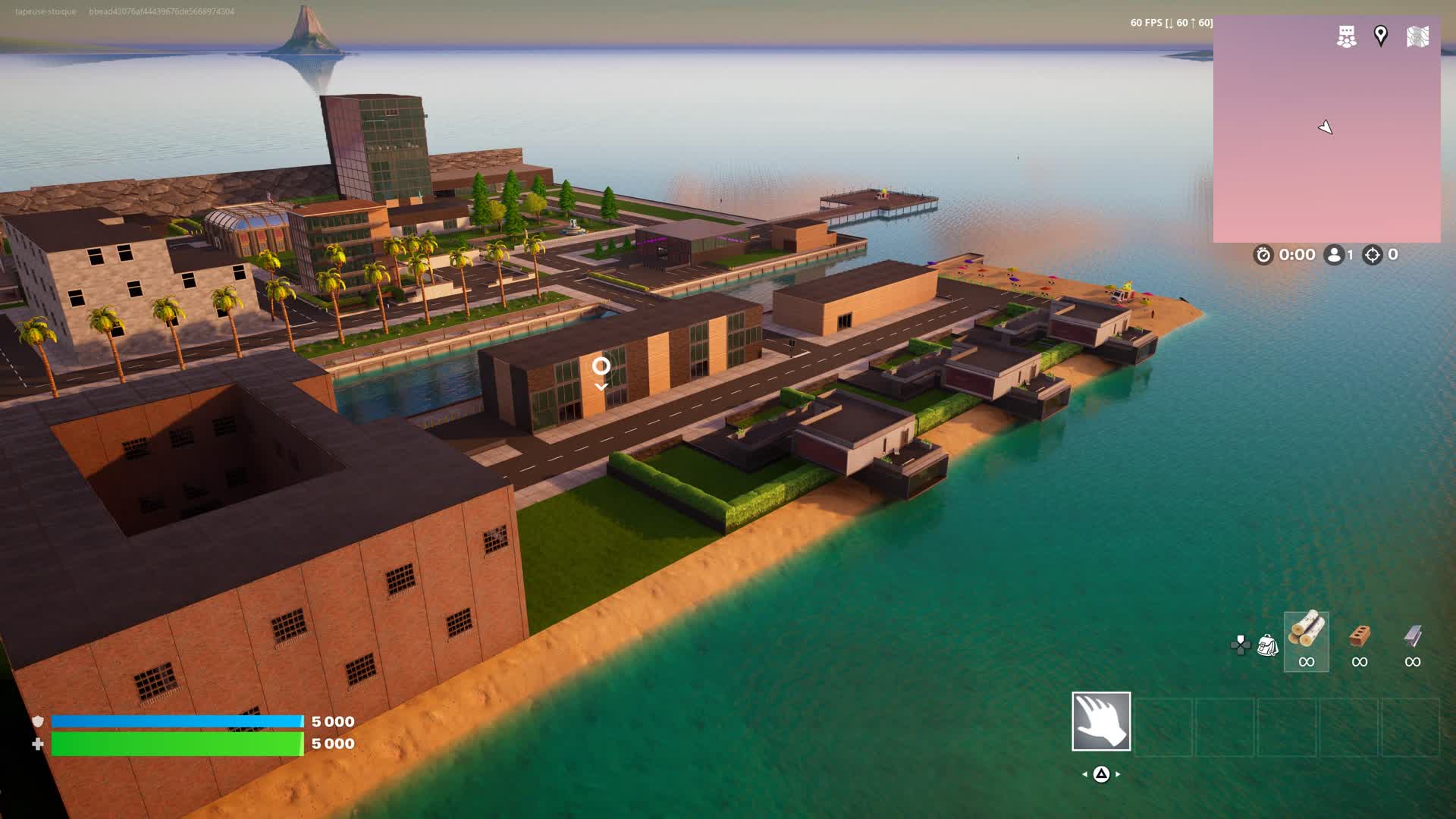Click the player count icon

point(1335,256)
